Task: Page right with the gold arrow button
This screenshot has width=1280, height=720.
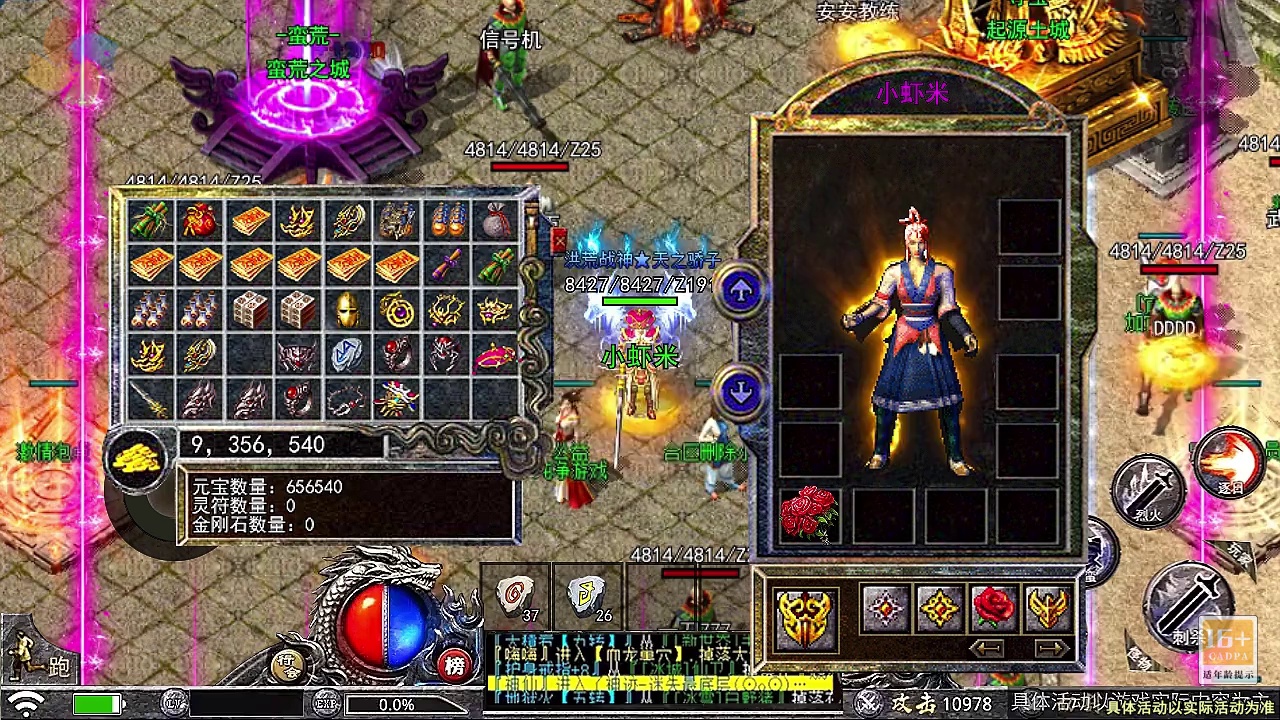Action: pos(1049,648)
